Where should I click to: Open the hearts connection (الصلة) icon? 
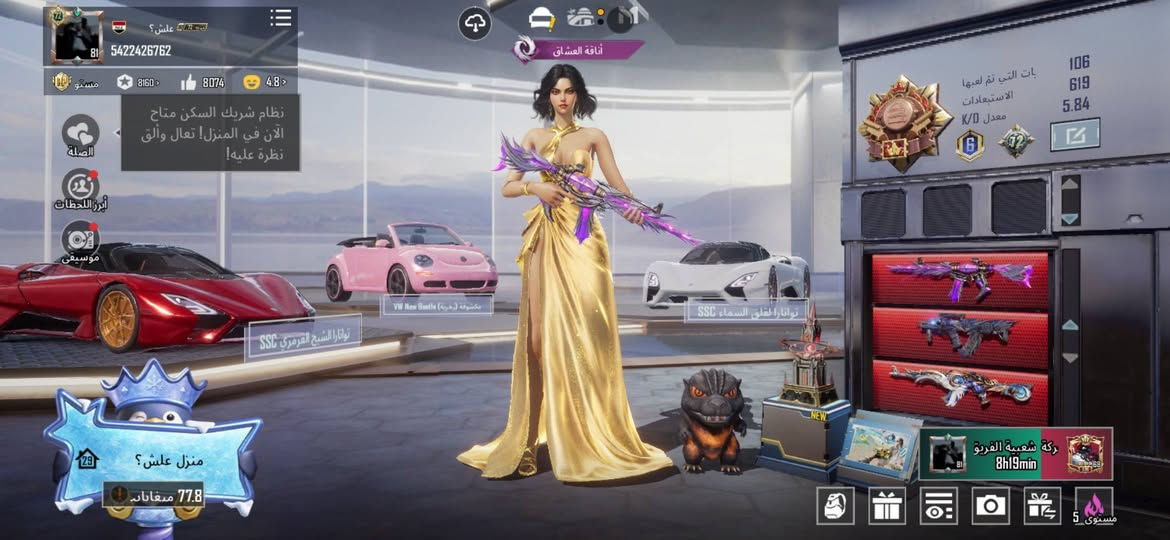click(x=80, y=135)
